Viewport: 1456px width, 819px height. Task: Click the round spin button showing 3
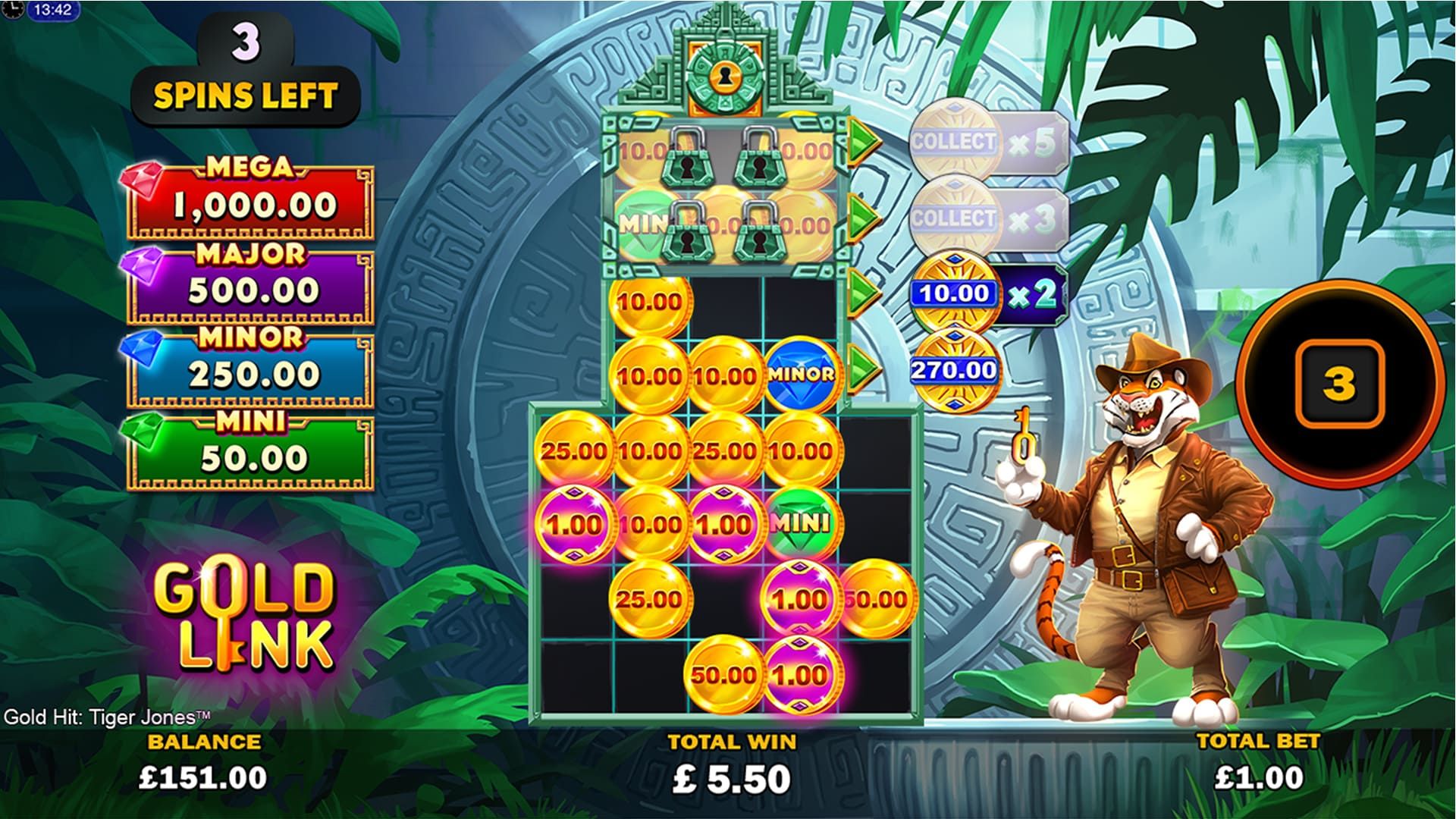(1338, 384)
